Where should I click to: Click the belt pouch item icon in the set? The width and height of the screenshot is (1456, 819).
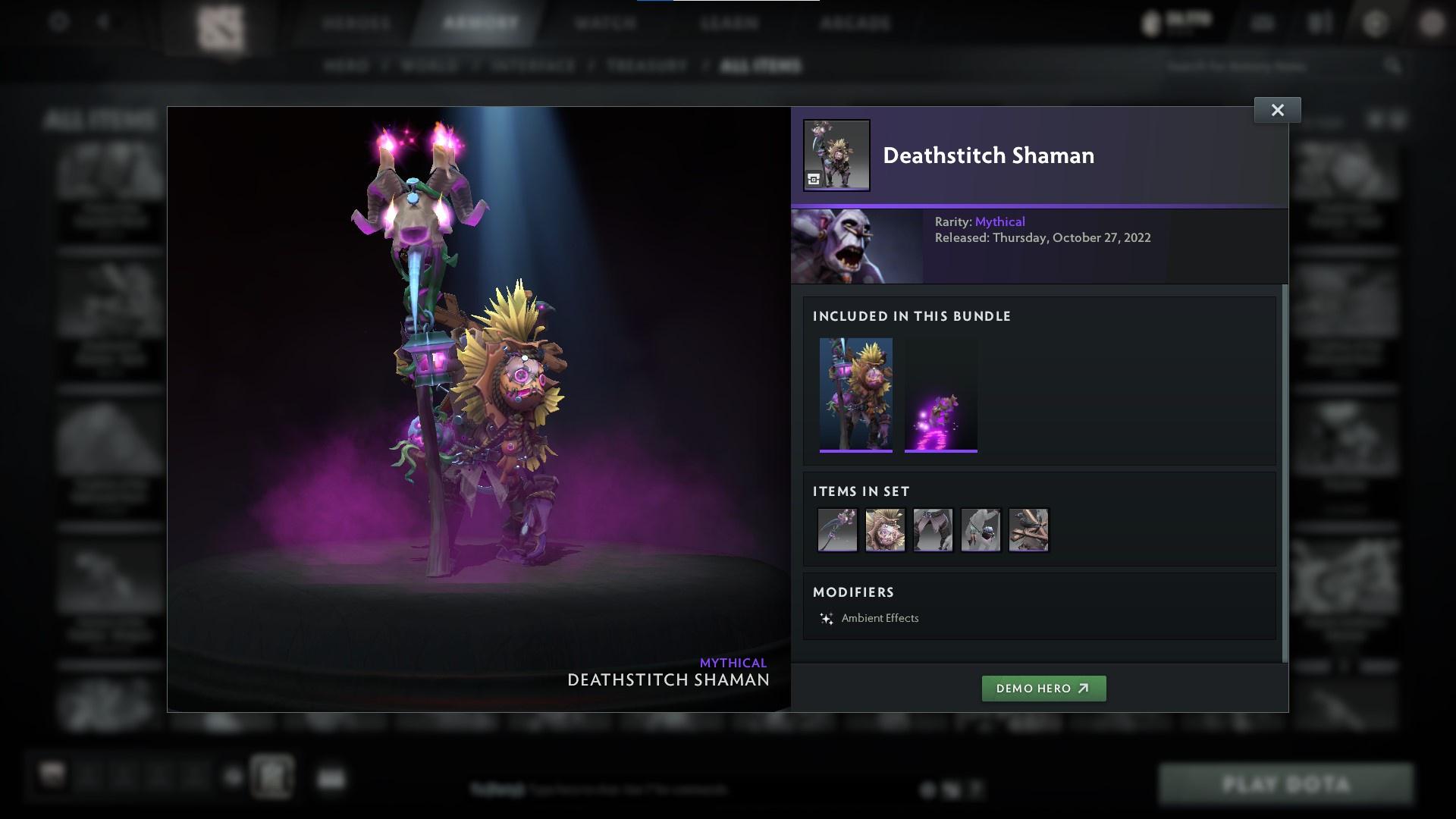[981, 530]
